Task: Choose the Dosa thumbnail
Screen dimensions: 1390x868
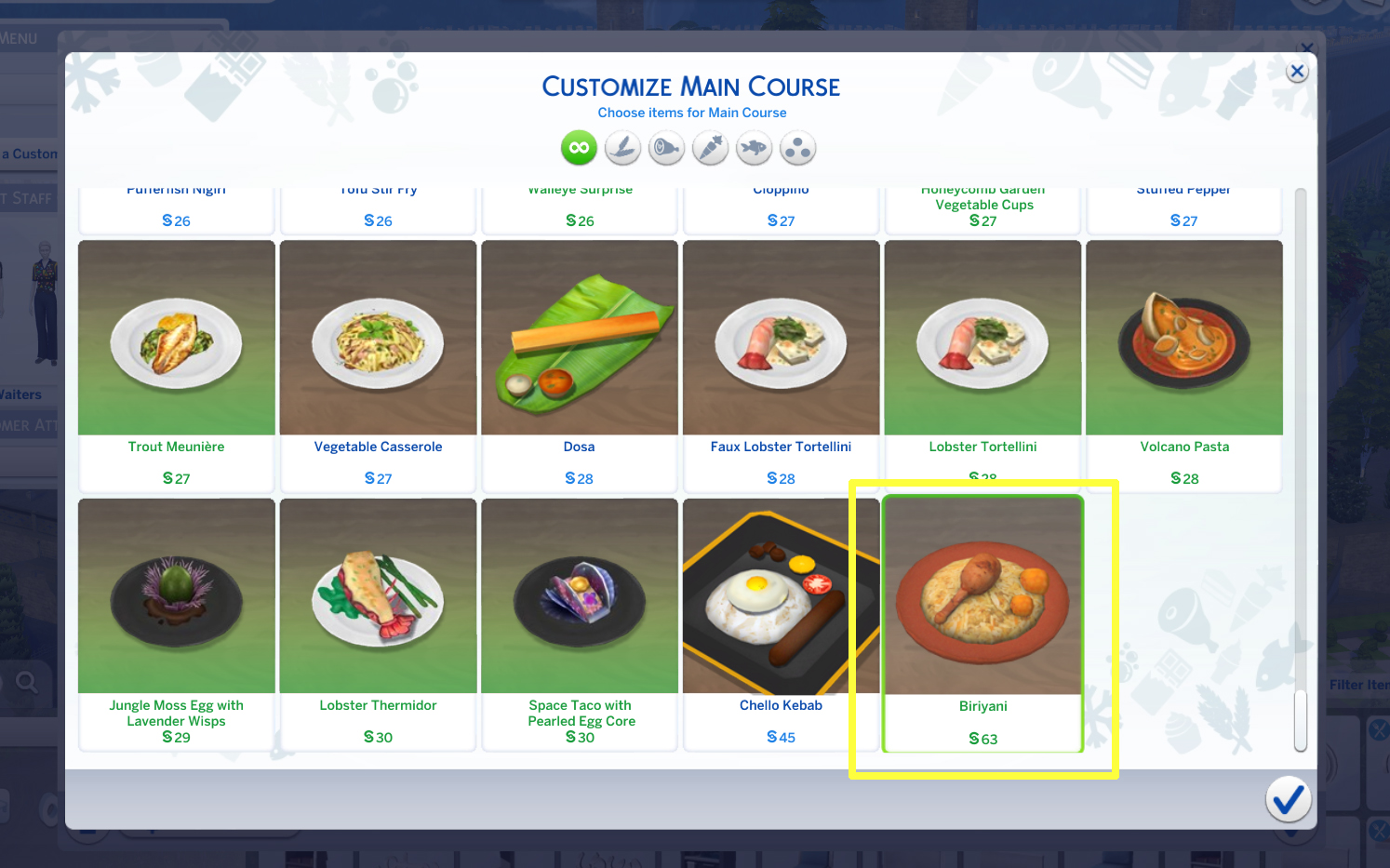Action: [x=579, y=337]
